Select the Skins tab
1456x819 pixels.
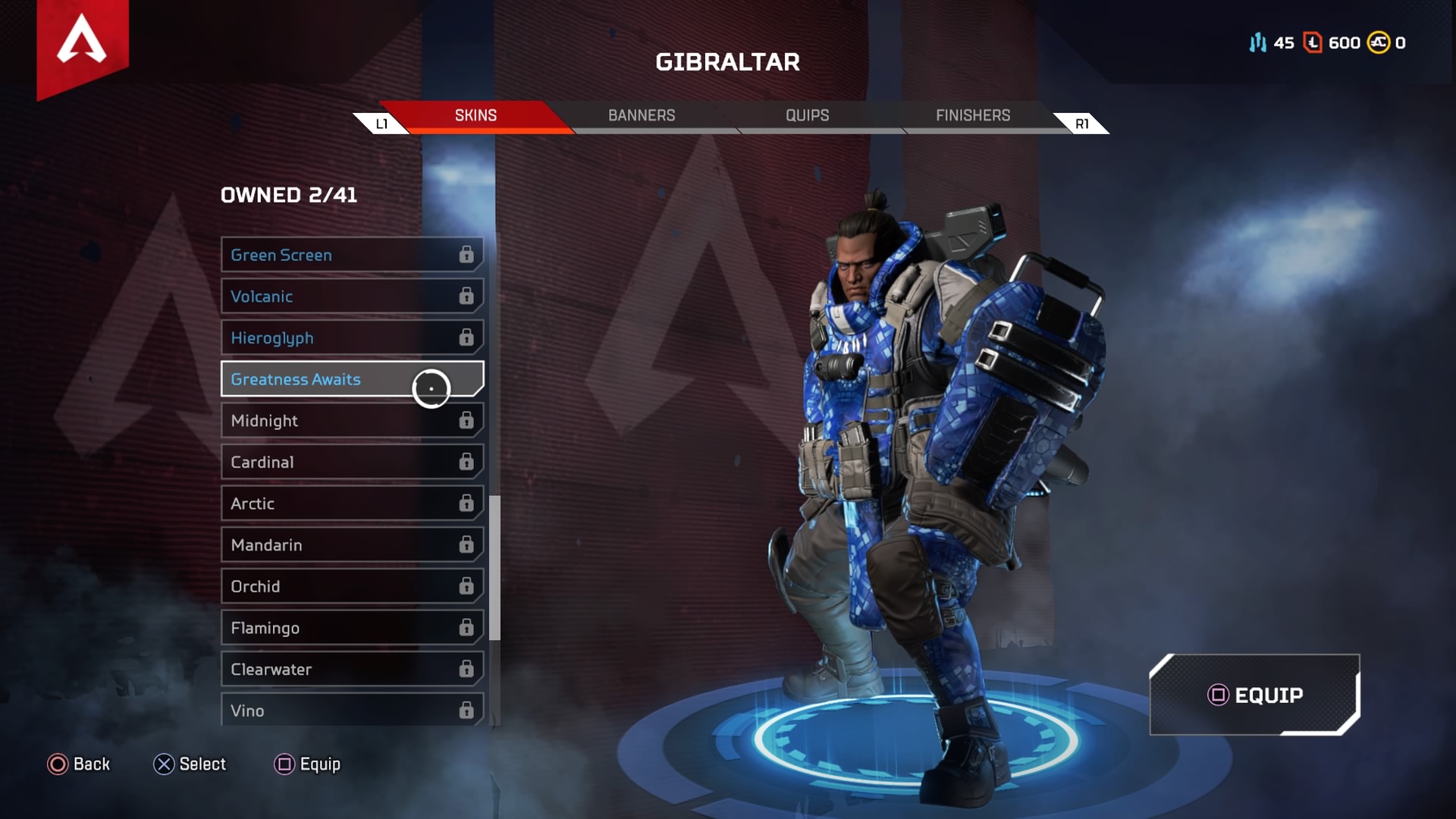point(475,115)
